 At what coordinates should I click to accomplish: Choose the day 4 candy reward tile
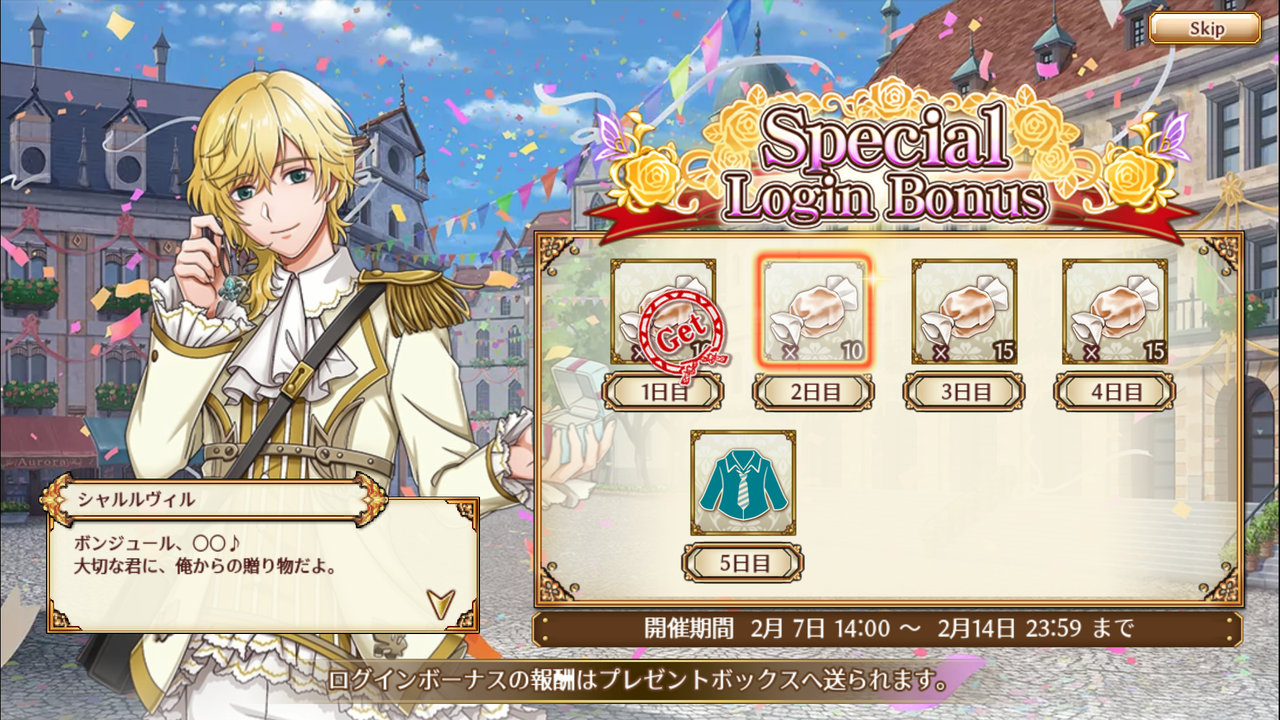[1114, 311]
